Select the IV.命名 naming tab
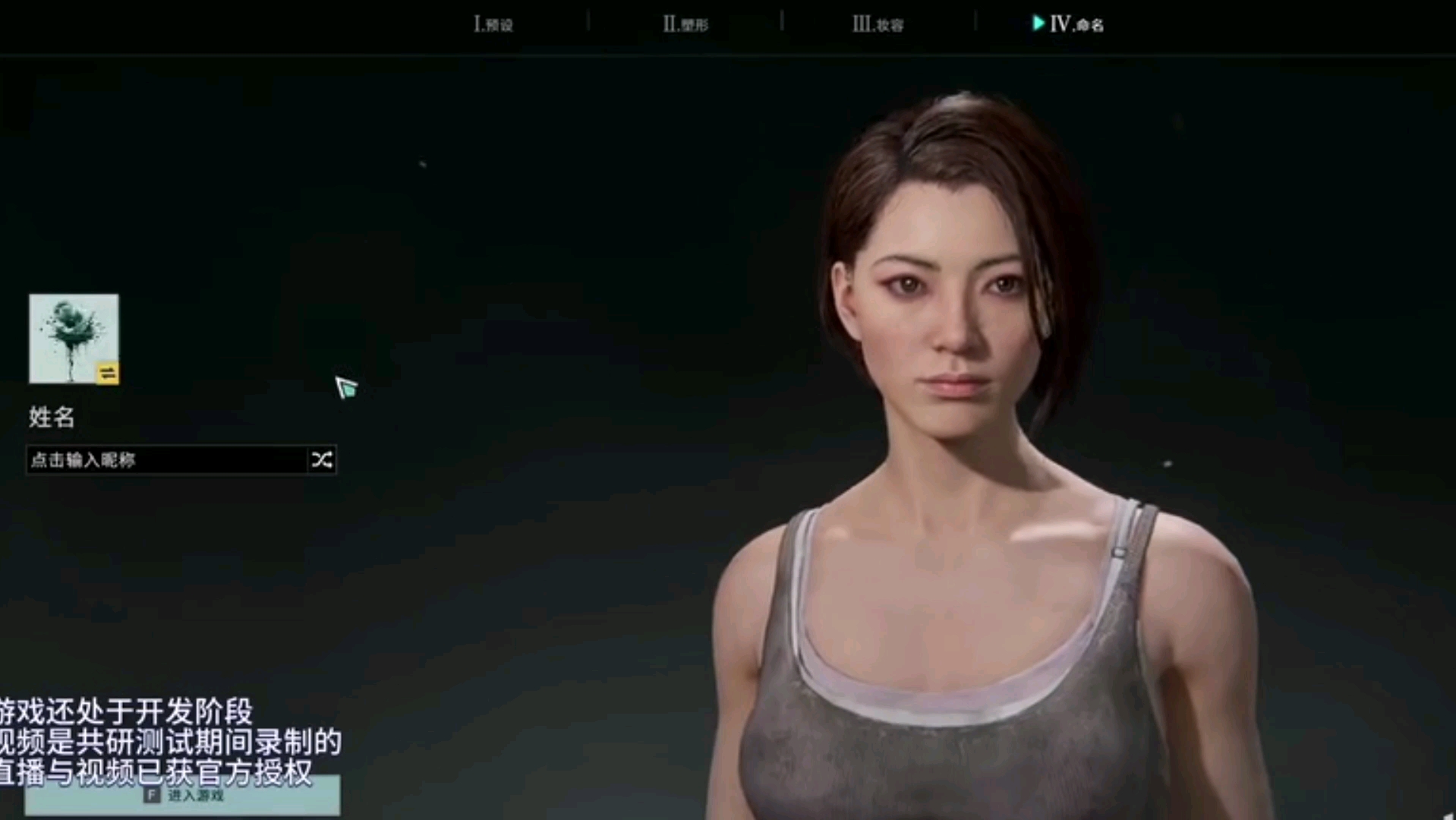Viewport: 1456px width, 820px height. click(x=1069, y=24)
